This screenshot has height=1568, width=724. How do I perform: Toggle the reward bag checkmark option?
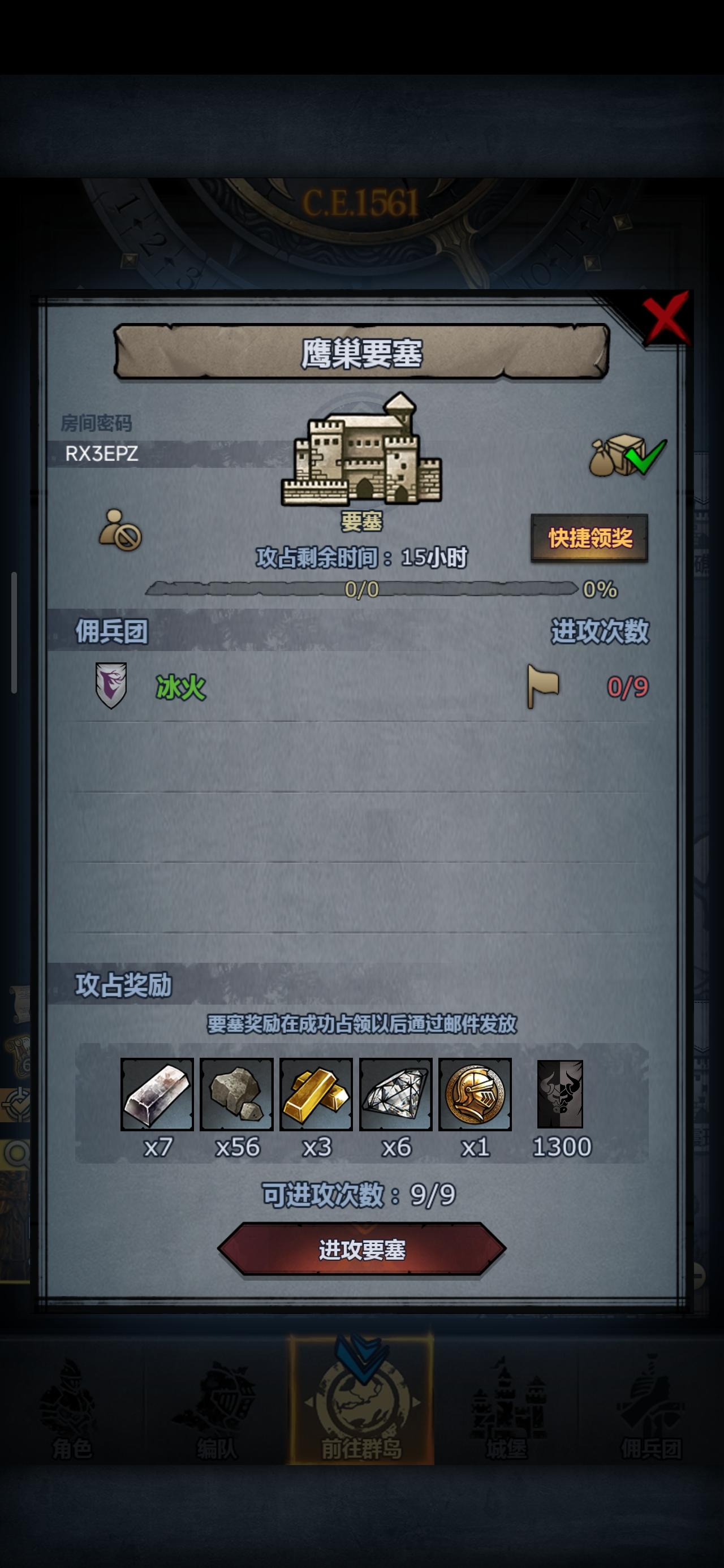[627, 455]
